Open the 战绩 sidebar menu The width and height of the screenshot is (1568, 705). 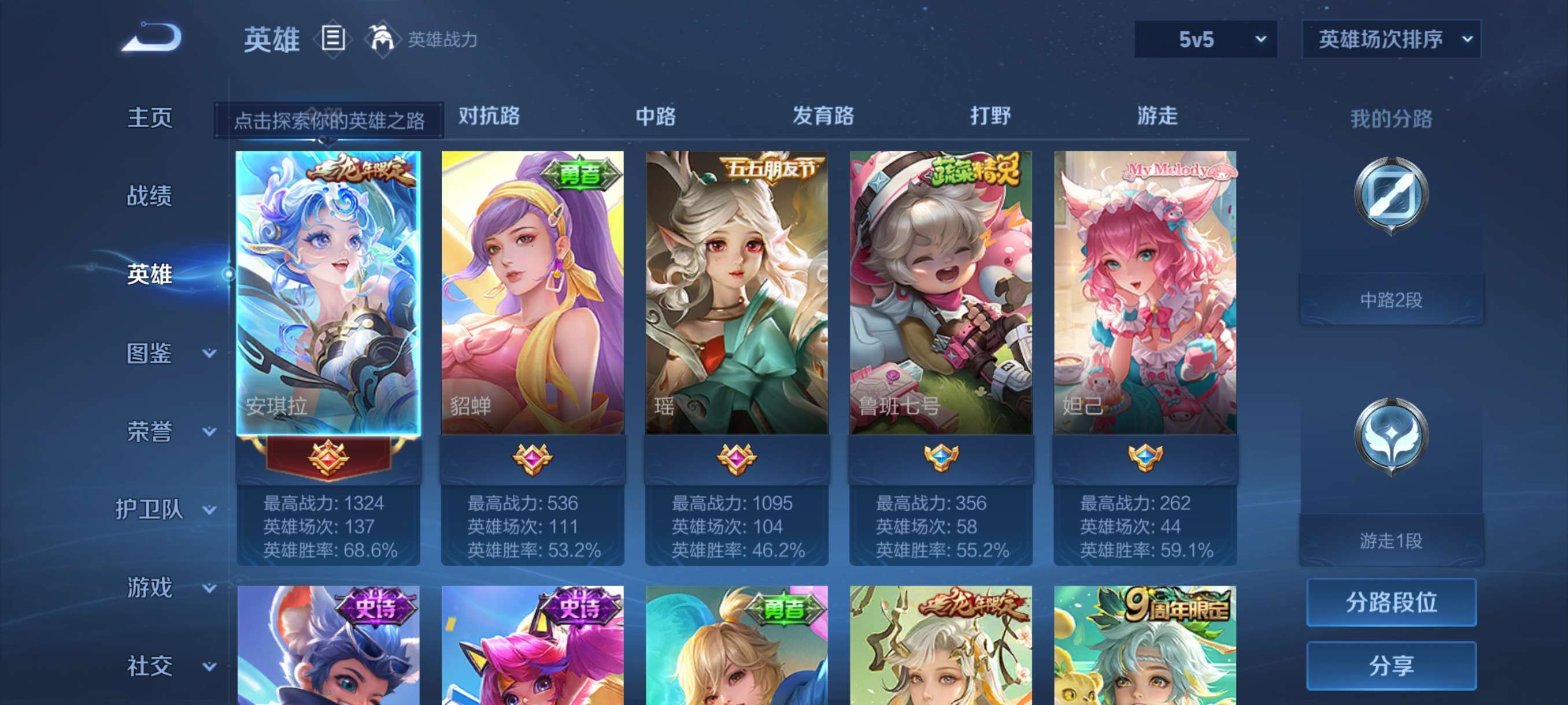150,196
